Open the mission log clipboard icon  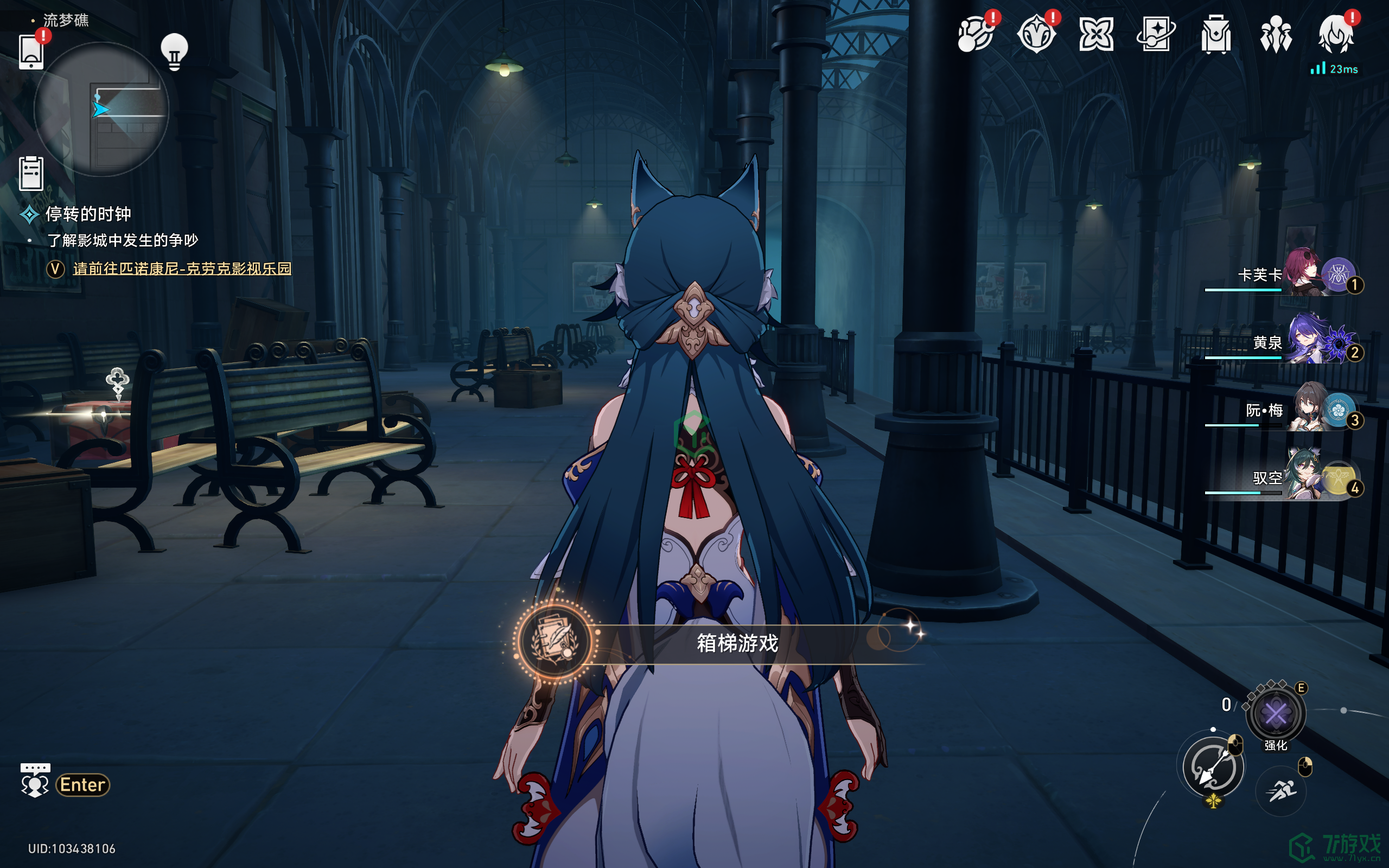(31, 173)
